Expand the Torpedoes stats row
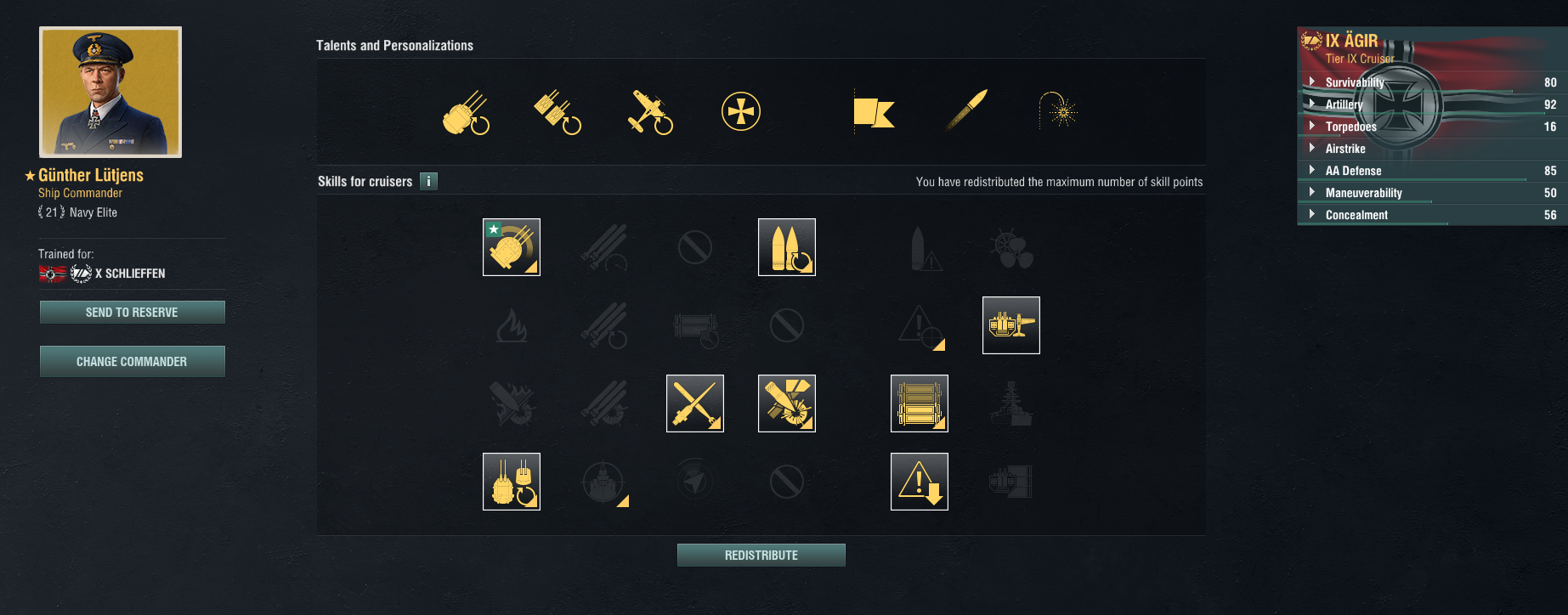Screen dimensions: 1568x615 coord(1313,127)
